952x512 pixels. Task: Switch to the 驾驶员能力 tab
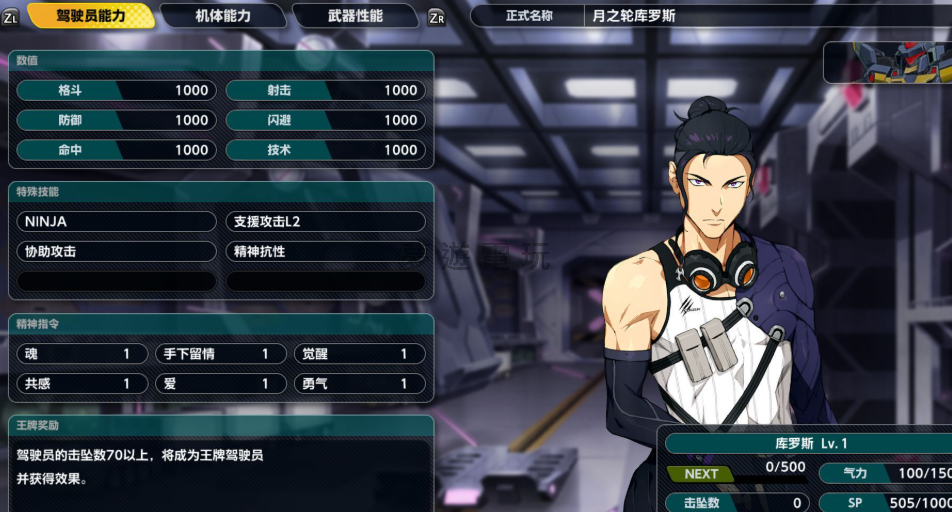pos(91,16)
